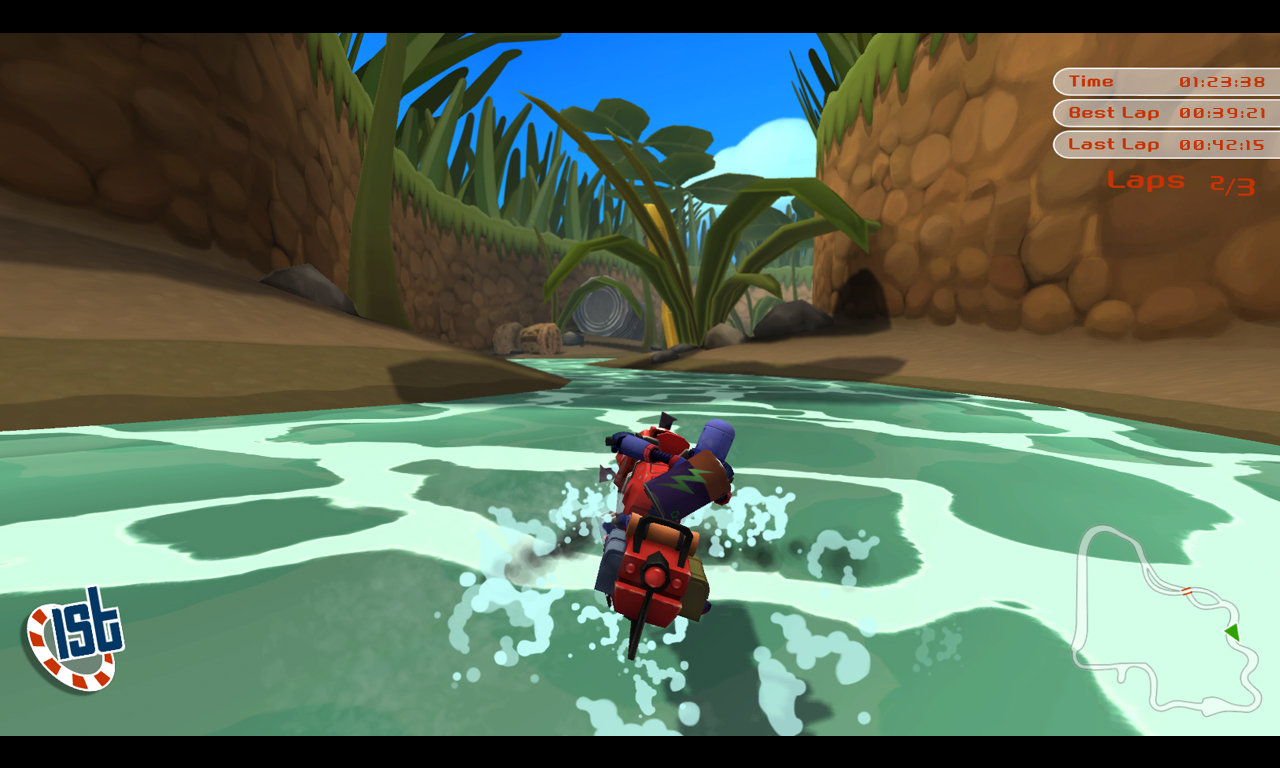Click the track minimap

click(1165, 620)
